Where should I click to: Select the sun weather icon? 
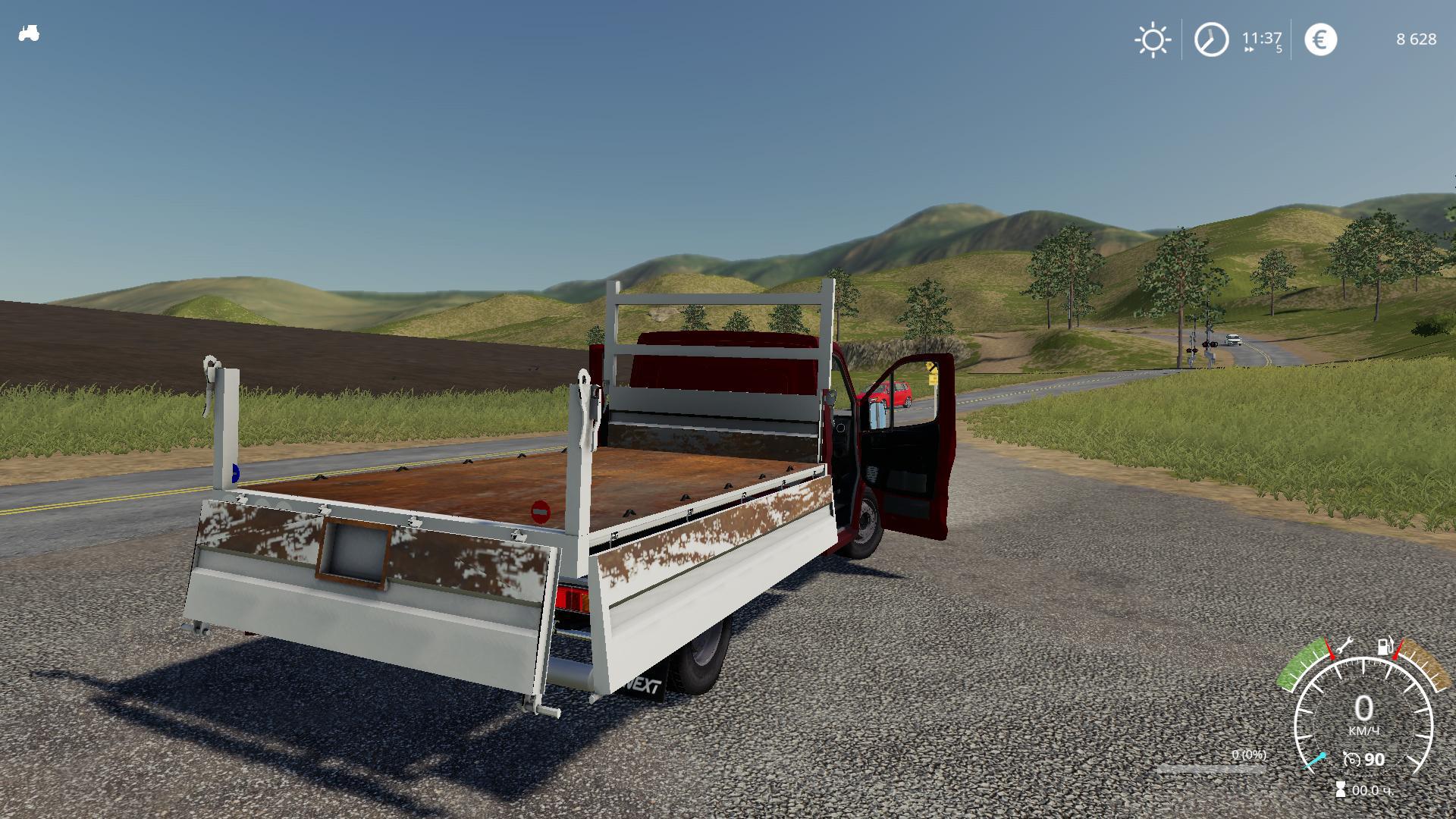coord(1153,39)
